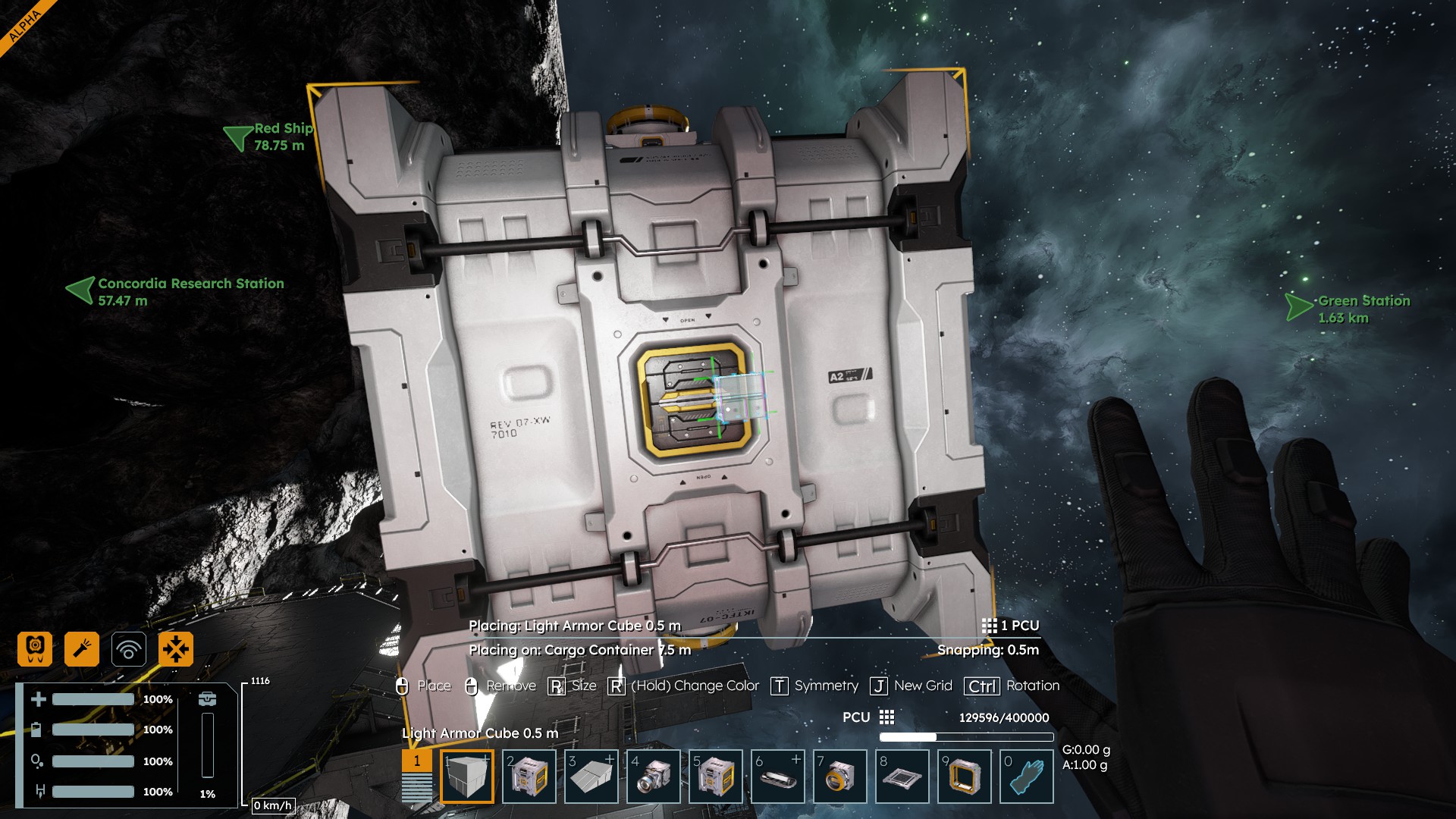Choose the armor slope block slot

point(591,777)
